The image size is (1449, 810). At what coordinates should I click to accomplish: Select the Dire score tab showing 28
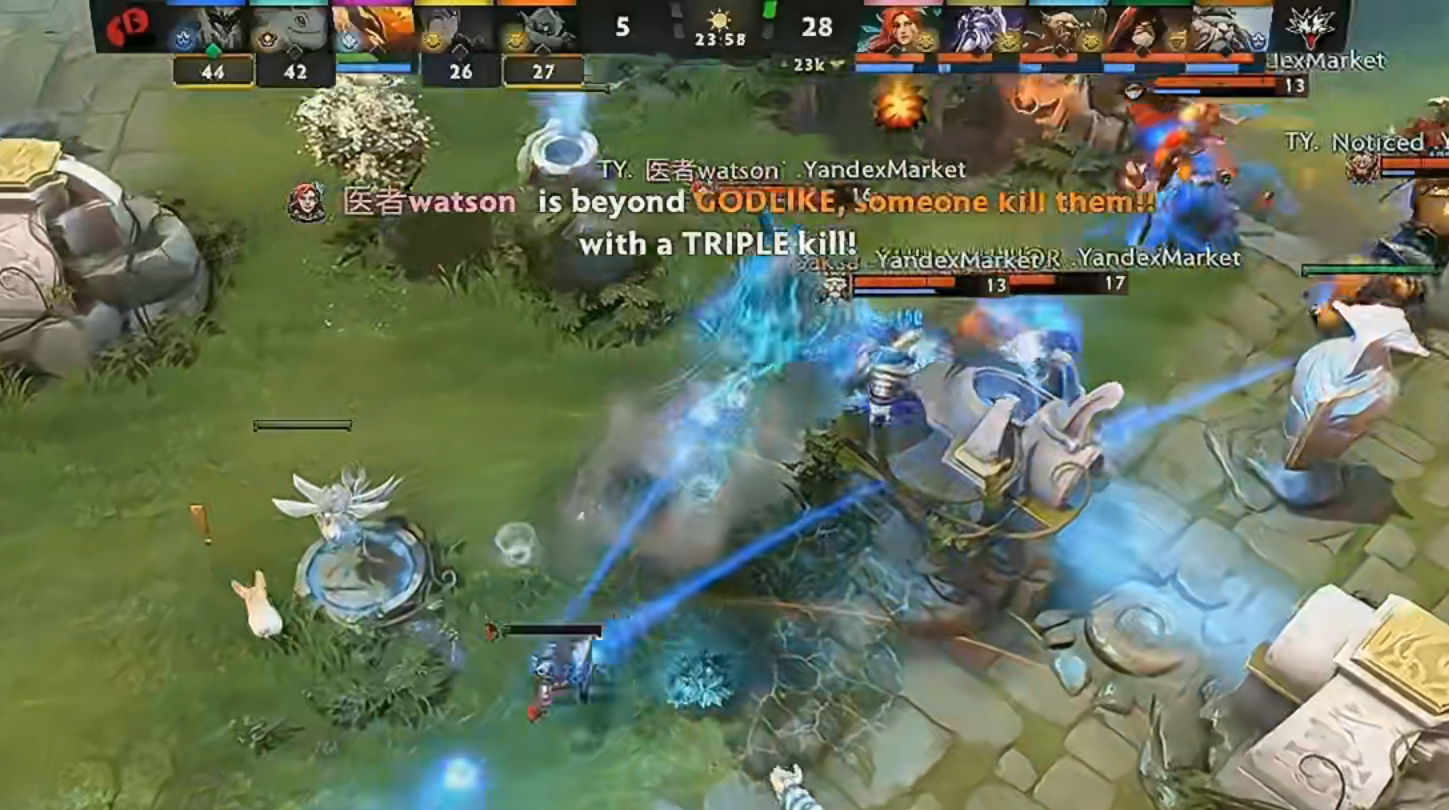point(815,28)
